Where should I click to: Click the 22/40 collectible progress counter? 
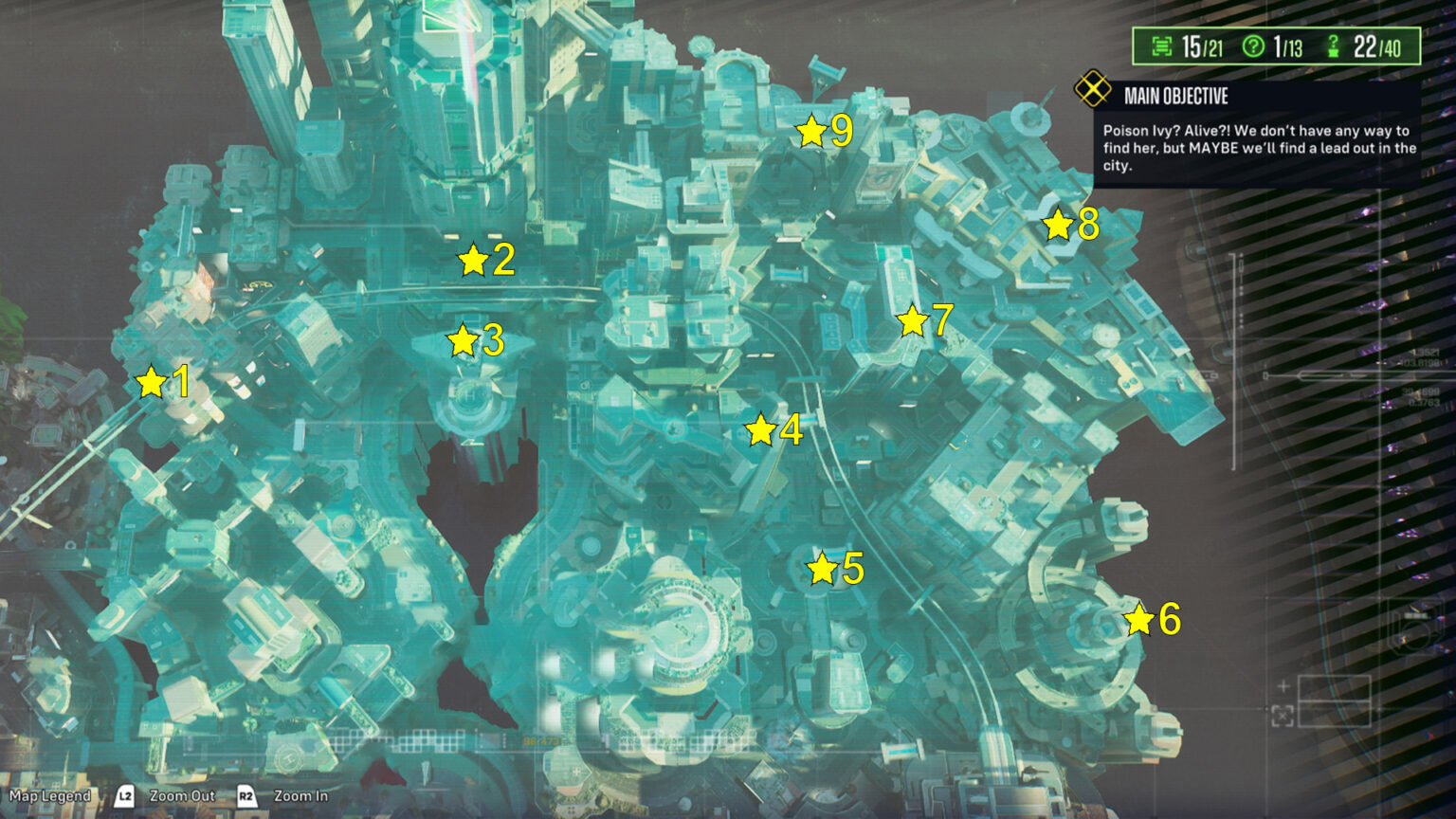tap(1378, 46)
